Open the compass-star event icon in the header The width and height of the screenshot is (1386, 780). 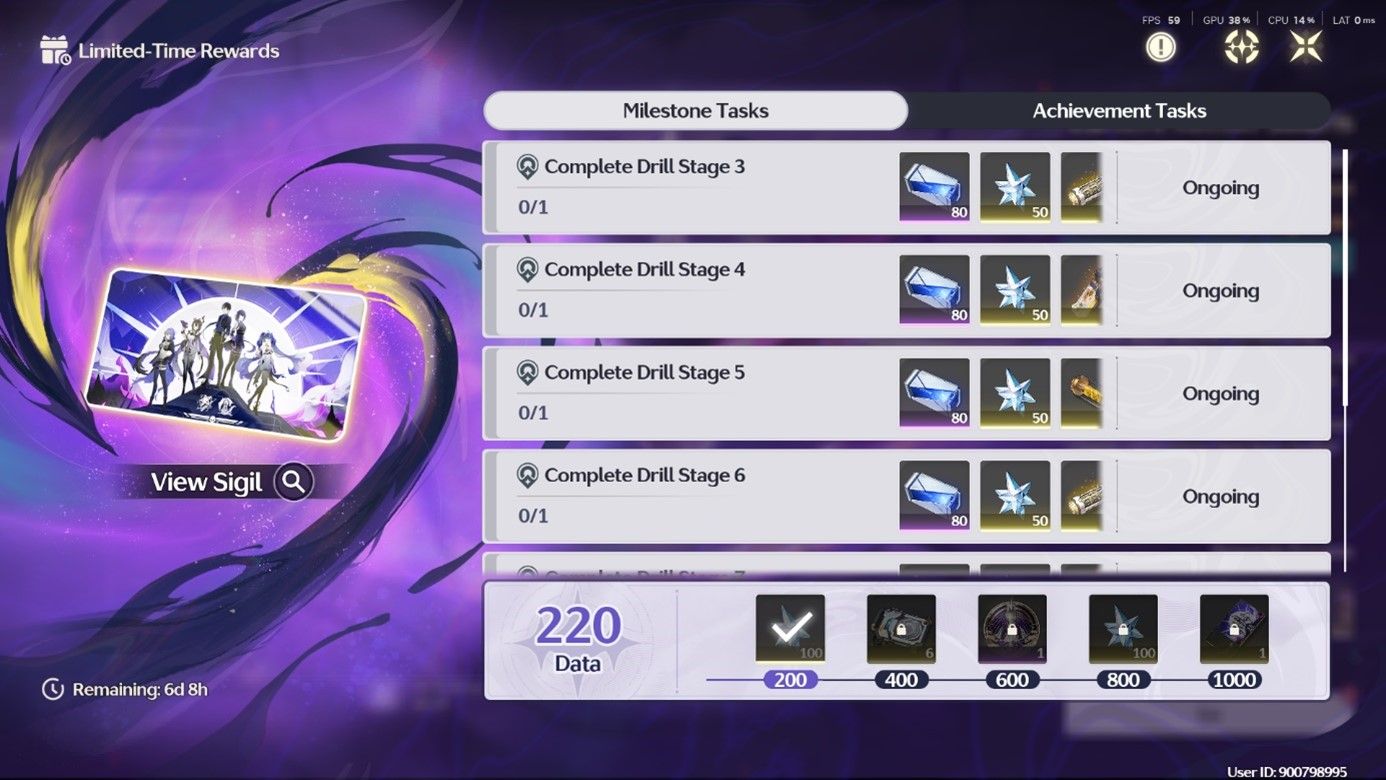coord(1240,45)
